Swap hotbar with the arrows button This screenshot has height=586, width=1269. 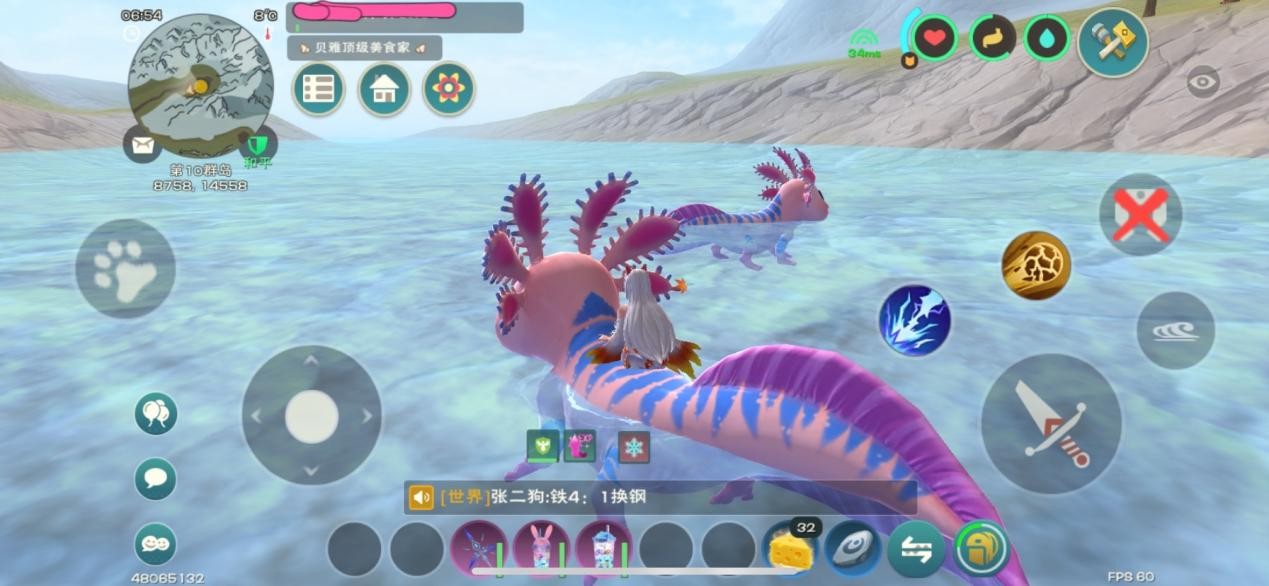point(916,549)
